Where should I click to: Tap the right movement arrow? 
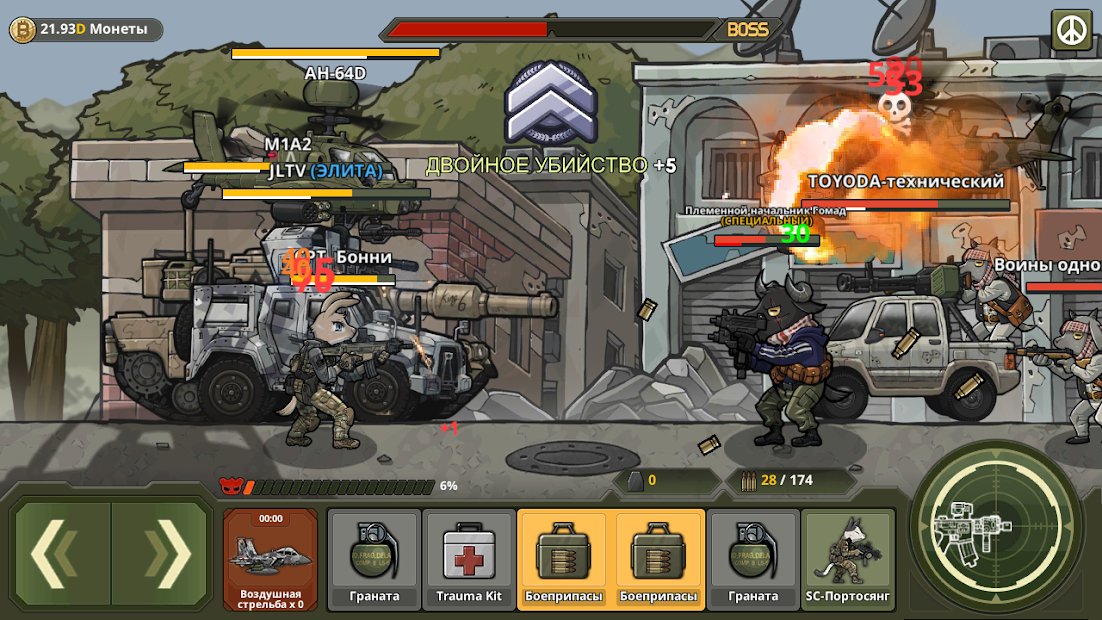[x=160, y=558]
